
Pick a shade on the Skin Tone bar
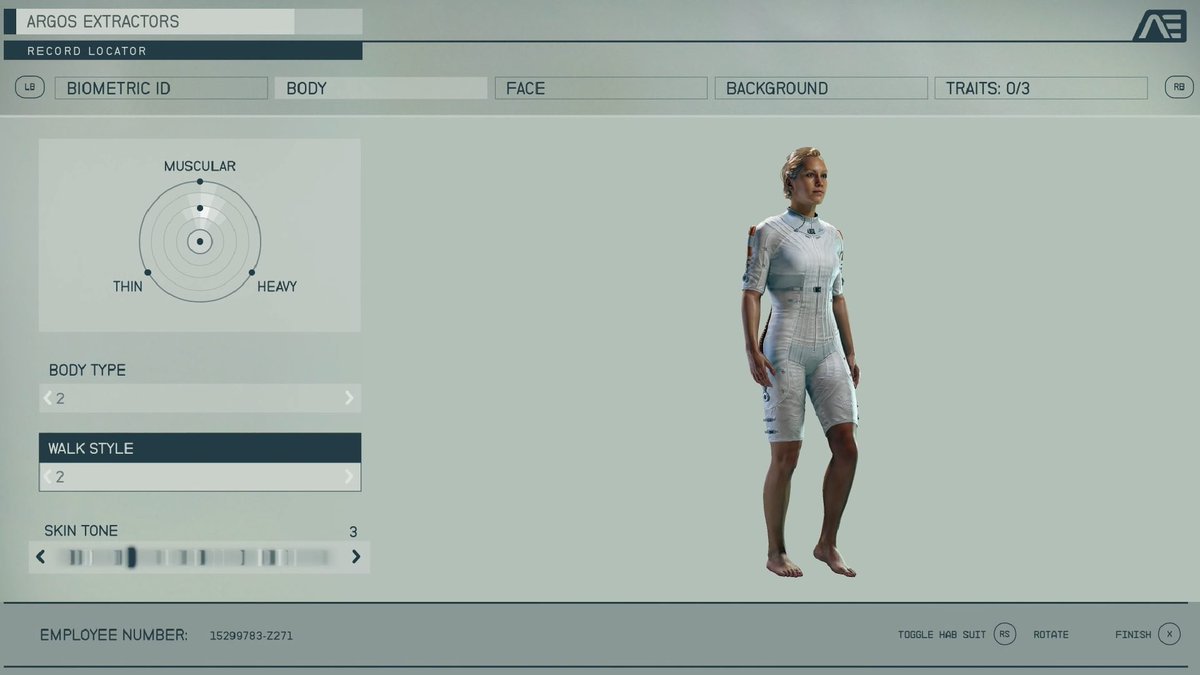[200, 557]
